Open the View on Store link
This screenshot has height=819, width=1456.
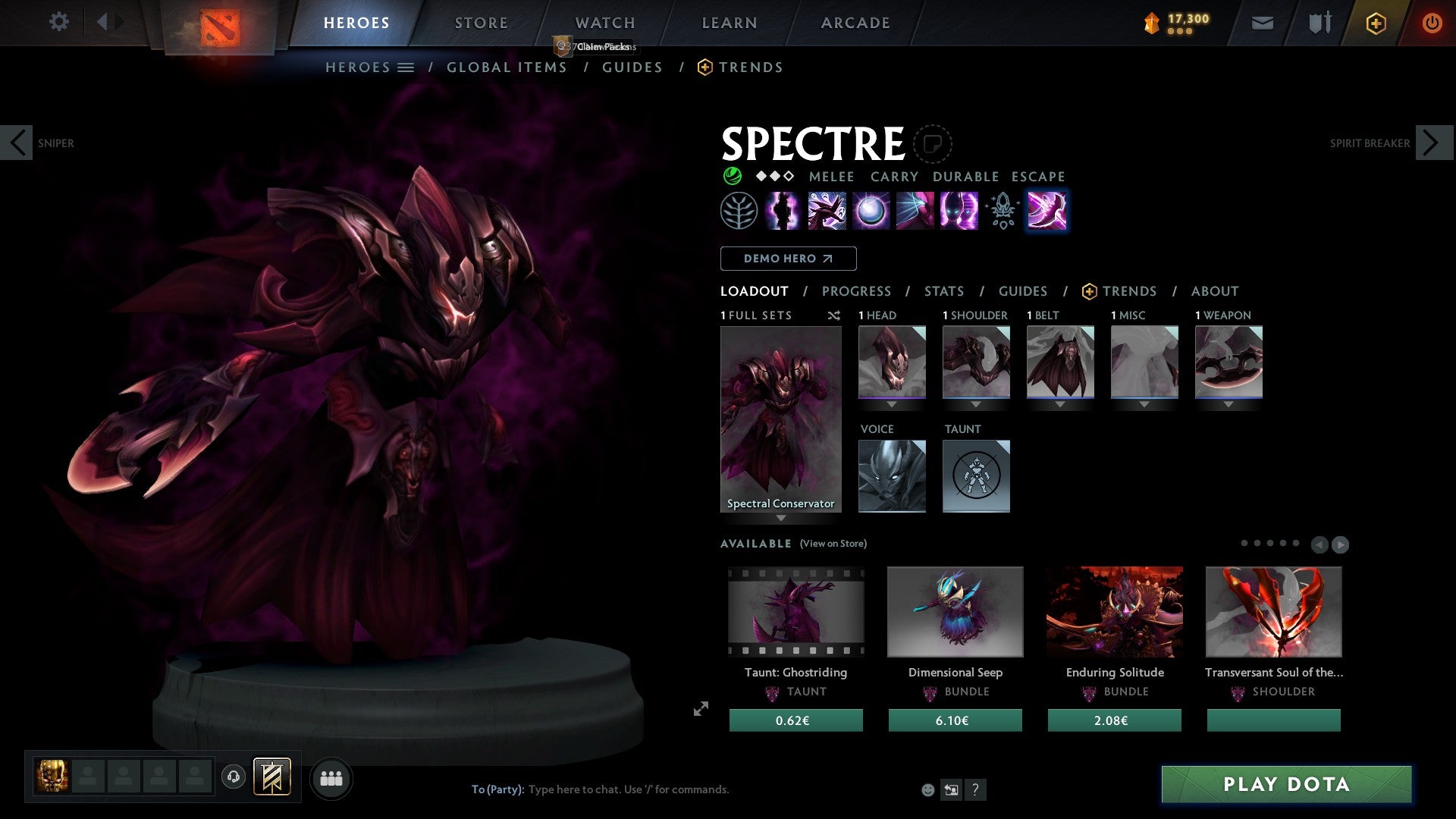833,544
